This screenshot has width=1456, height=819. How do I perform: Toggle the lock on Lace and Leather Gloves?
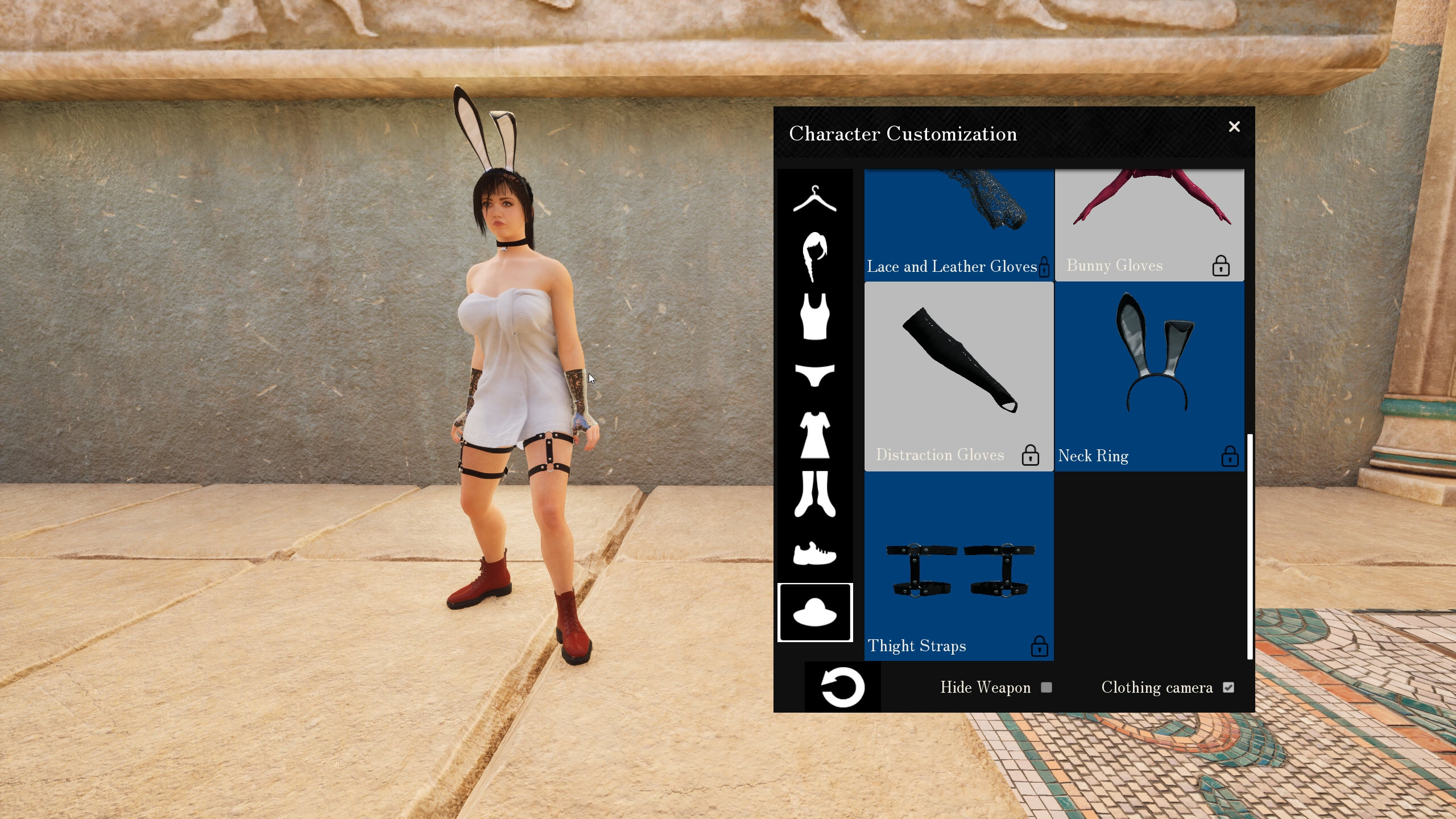click(1044, 267)
